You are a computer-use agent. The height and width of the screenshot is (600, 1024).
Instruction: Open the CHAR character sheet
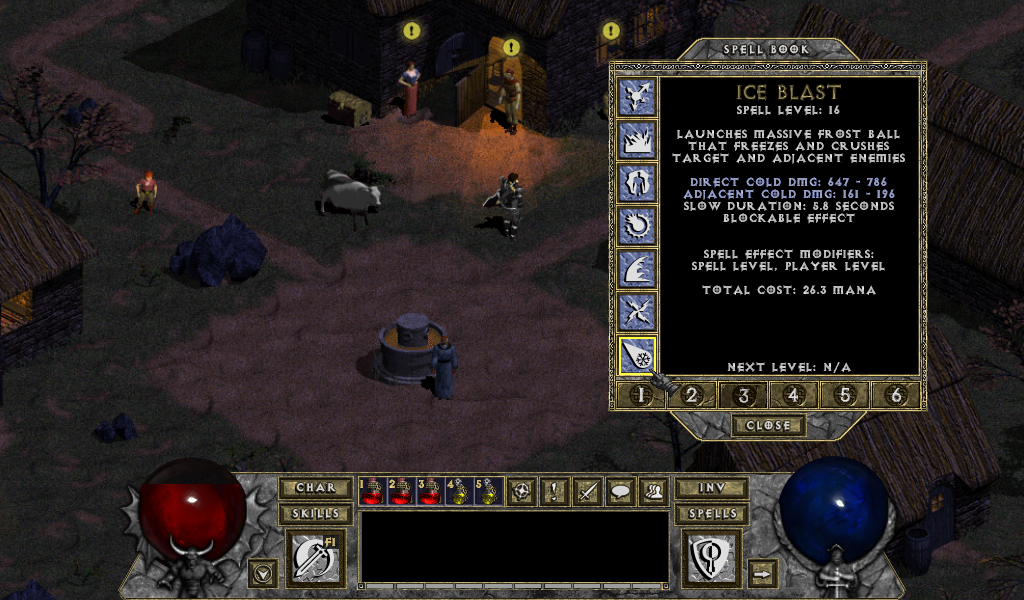(315, 488)
